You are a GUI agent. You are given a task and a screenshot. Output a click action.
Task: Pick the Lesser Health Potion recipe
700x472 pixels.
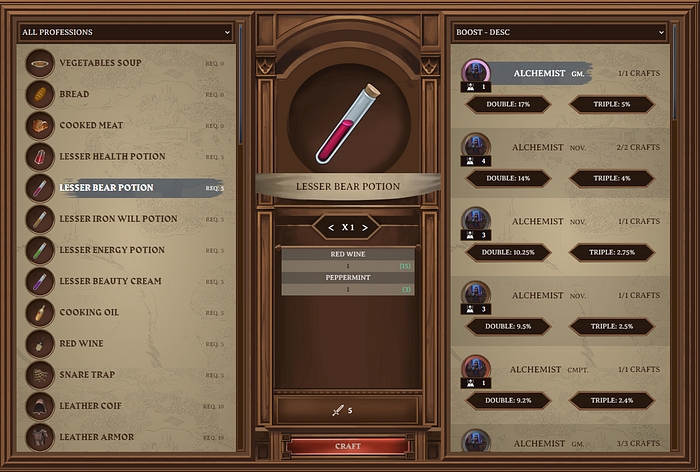[x=112, y=157]
